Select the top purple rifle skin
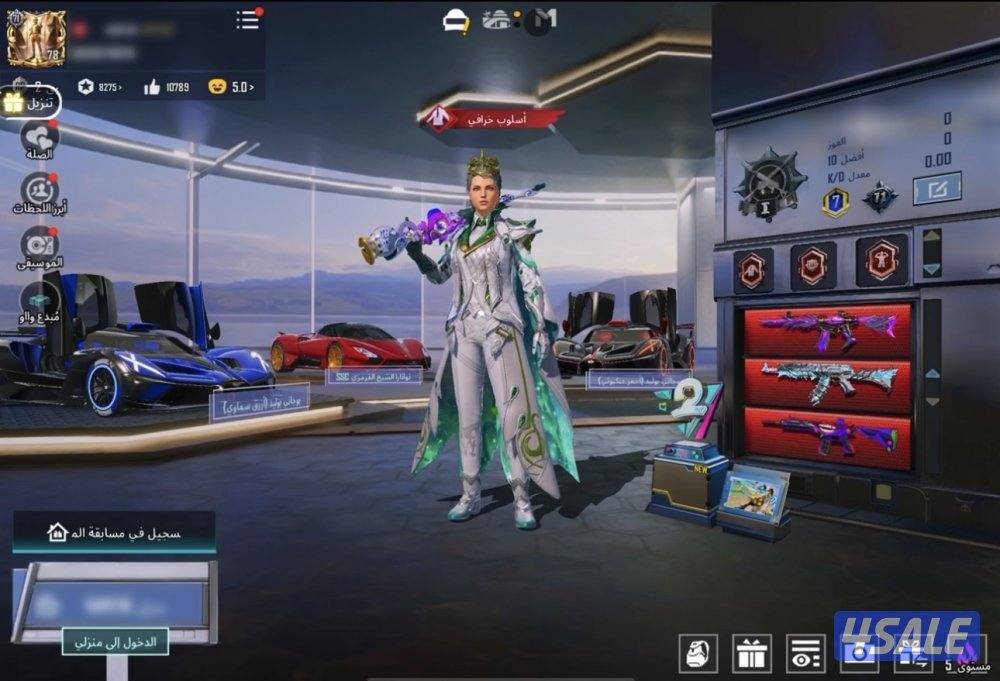1000x681 pixels. [827, 331]
